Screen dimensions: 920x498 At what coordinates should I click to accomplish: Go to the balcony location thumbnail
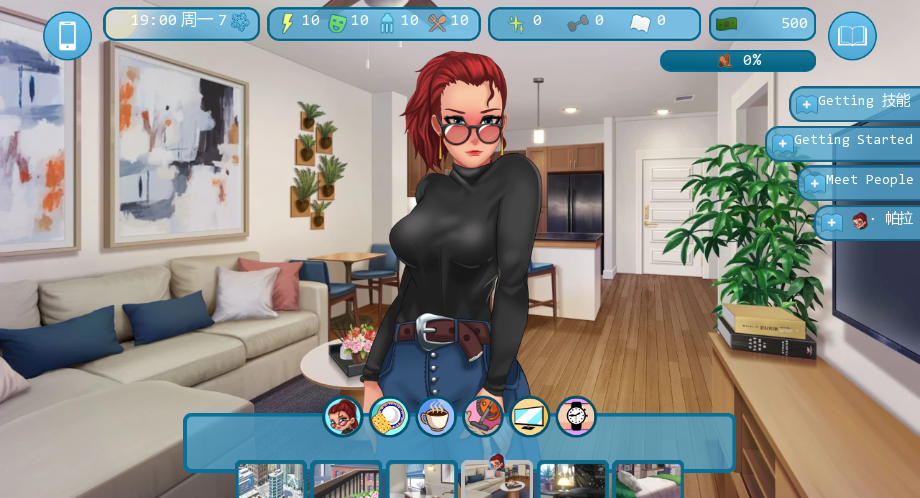click(347, 480)
